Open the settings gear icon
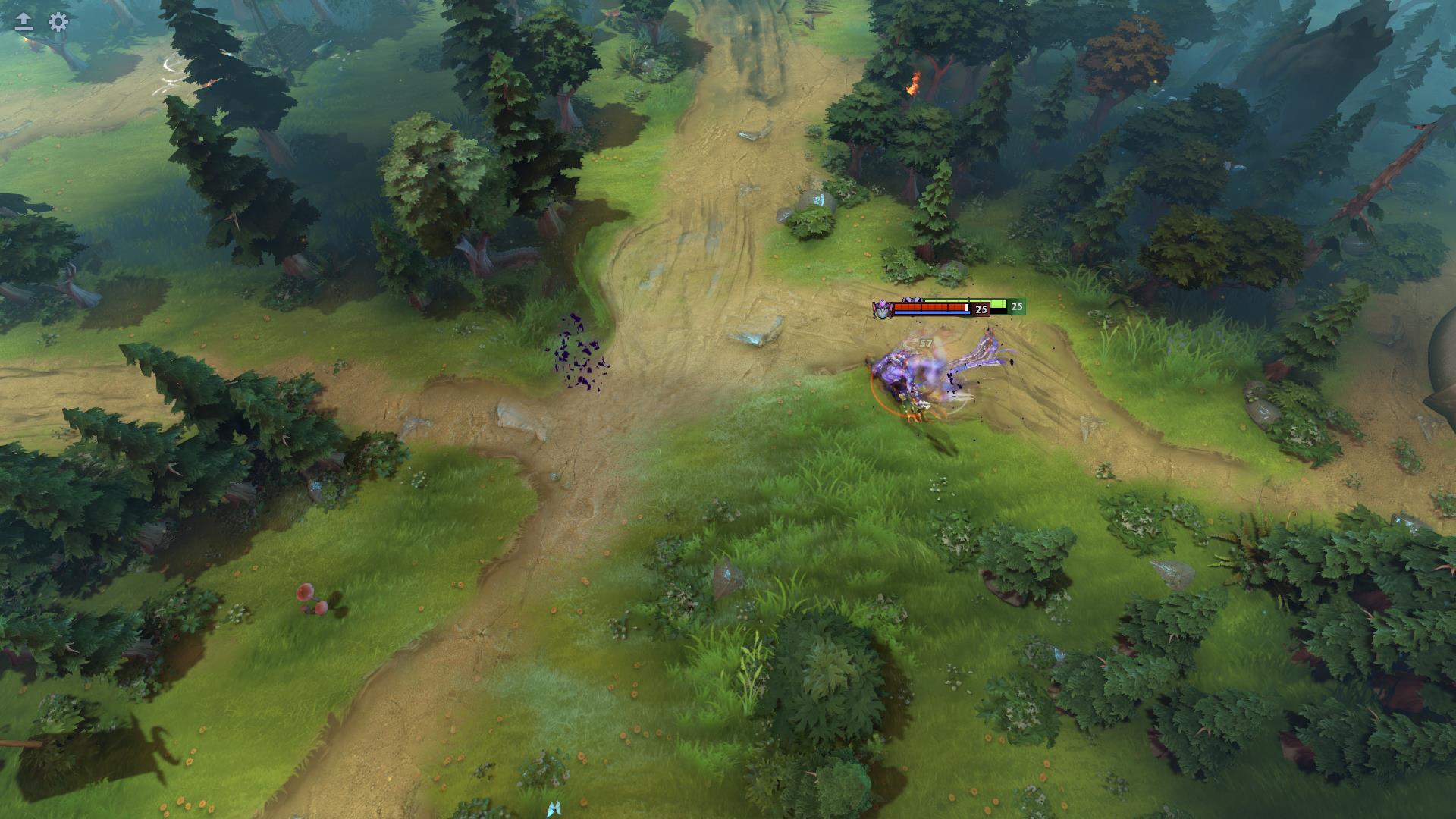 (57, 23)
